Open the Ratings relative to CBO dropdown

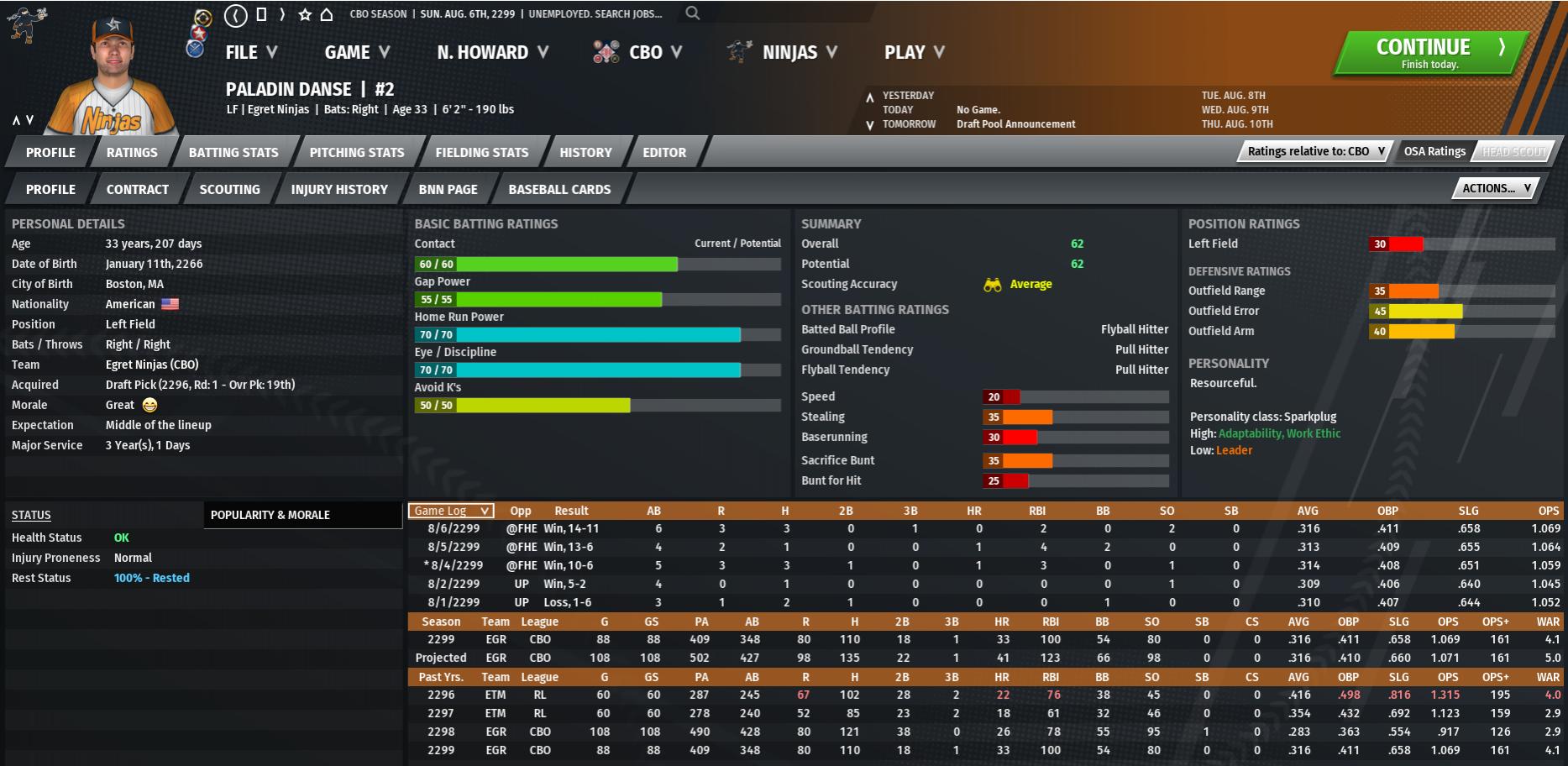1315,151
